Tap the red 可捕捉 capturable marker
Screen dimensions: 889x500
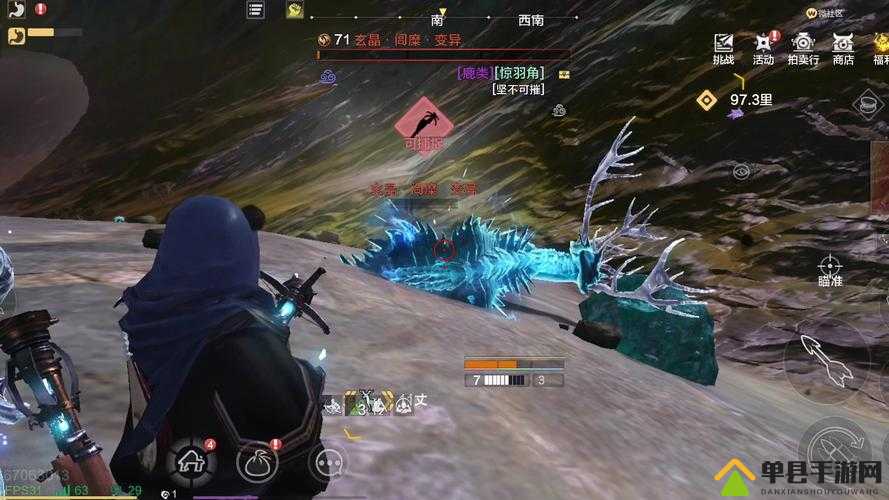point(424,123)
